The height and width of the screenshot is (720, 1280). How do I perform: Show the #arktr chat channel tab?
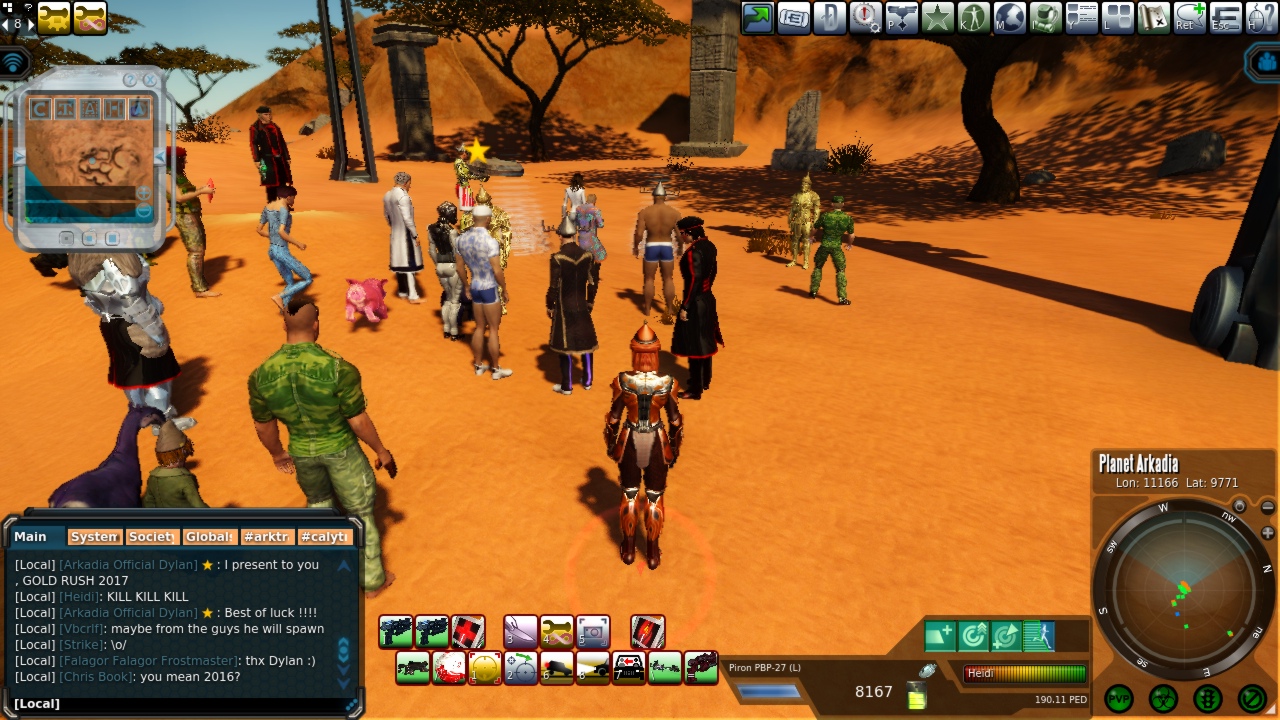coord(268,537)
